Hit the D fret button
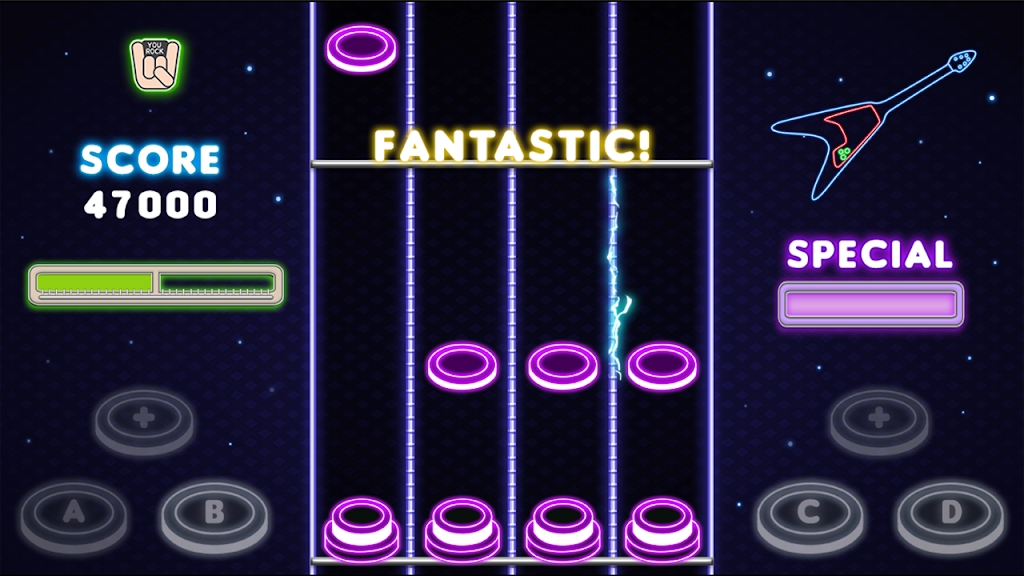The width and height of the screenshot is (1024, 576). coord(949,514)
